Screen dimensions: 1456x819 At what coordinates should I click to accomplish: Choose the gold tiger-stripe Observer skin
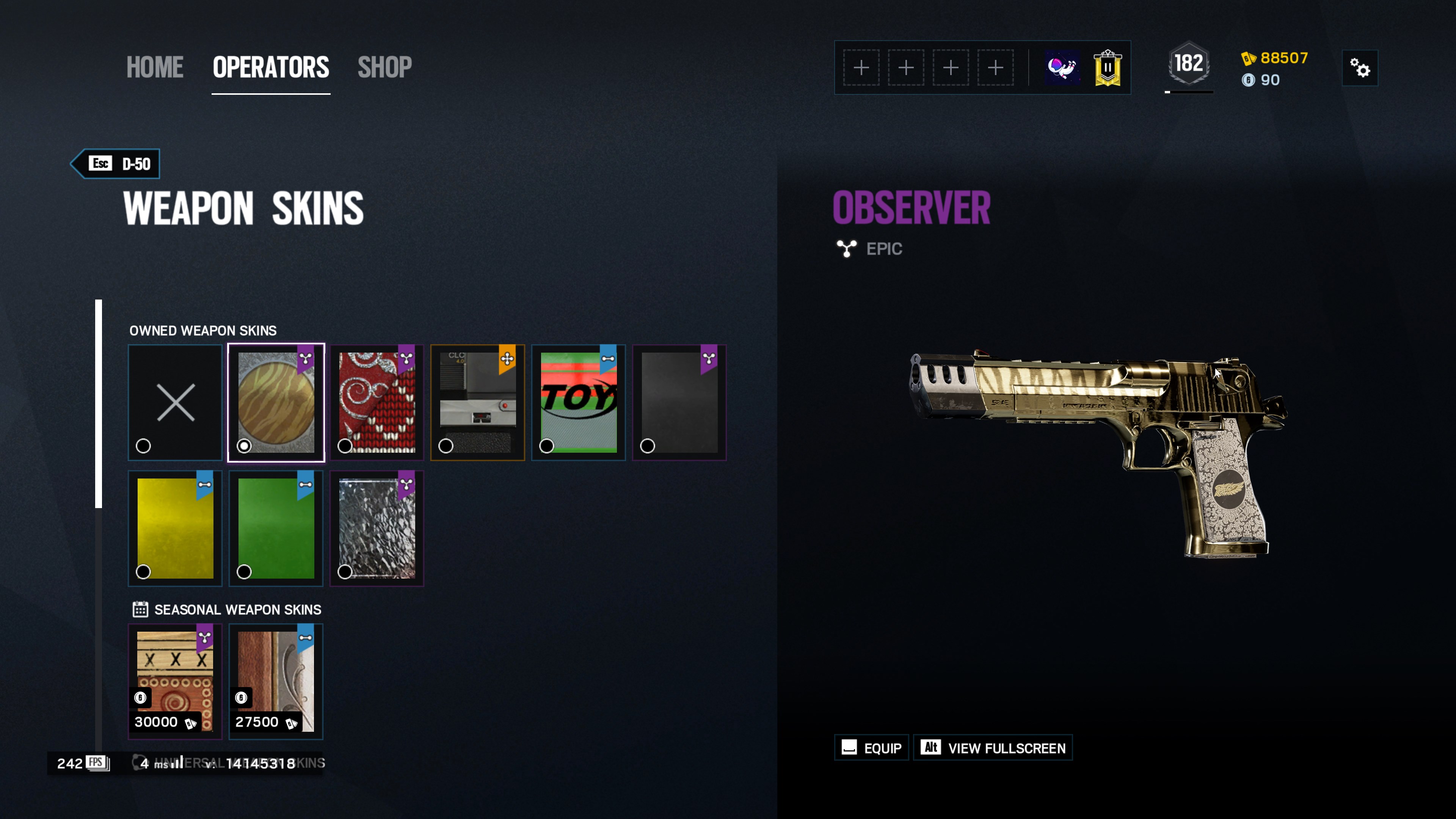point(276,402)
